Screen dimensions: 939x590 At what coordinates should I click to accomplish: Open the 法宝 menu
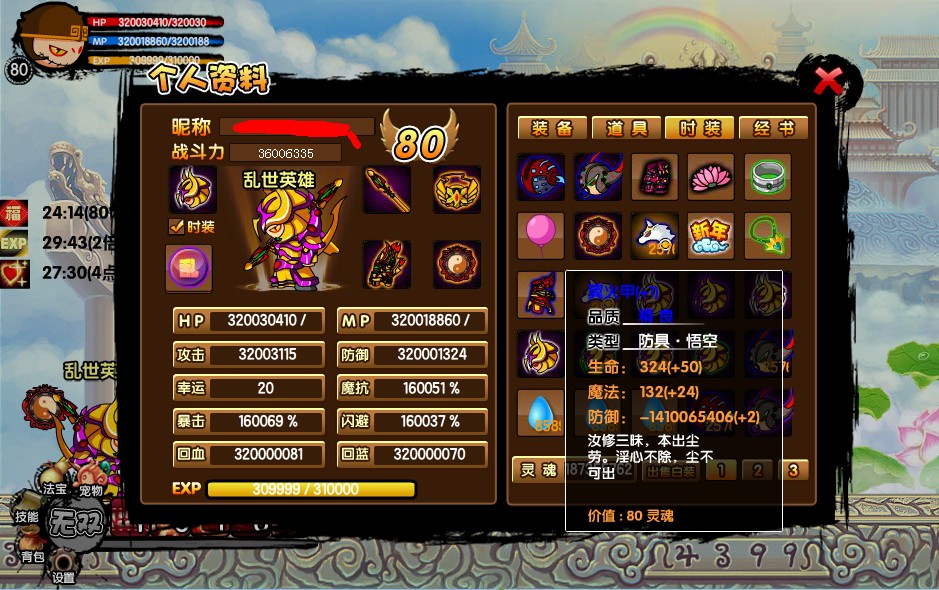tap(54, 489)
